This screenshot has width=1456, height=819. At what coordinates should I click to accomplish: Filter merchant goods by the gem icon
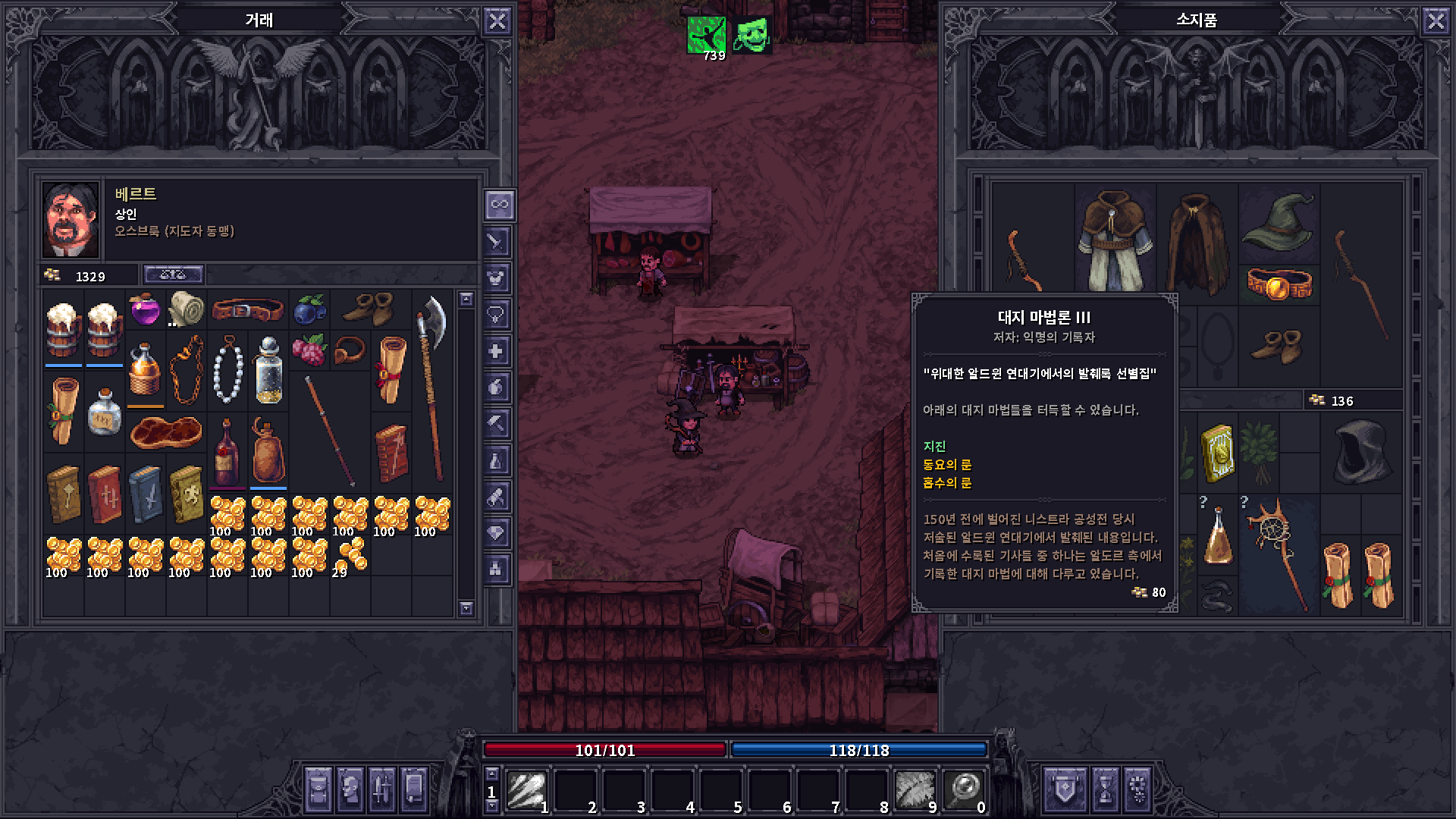pyautogui.click(x=497, y=532)
